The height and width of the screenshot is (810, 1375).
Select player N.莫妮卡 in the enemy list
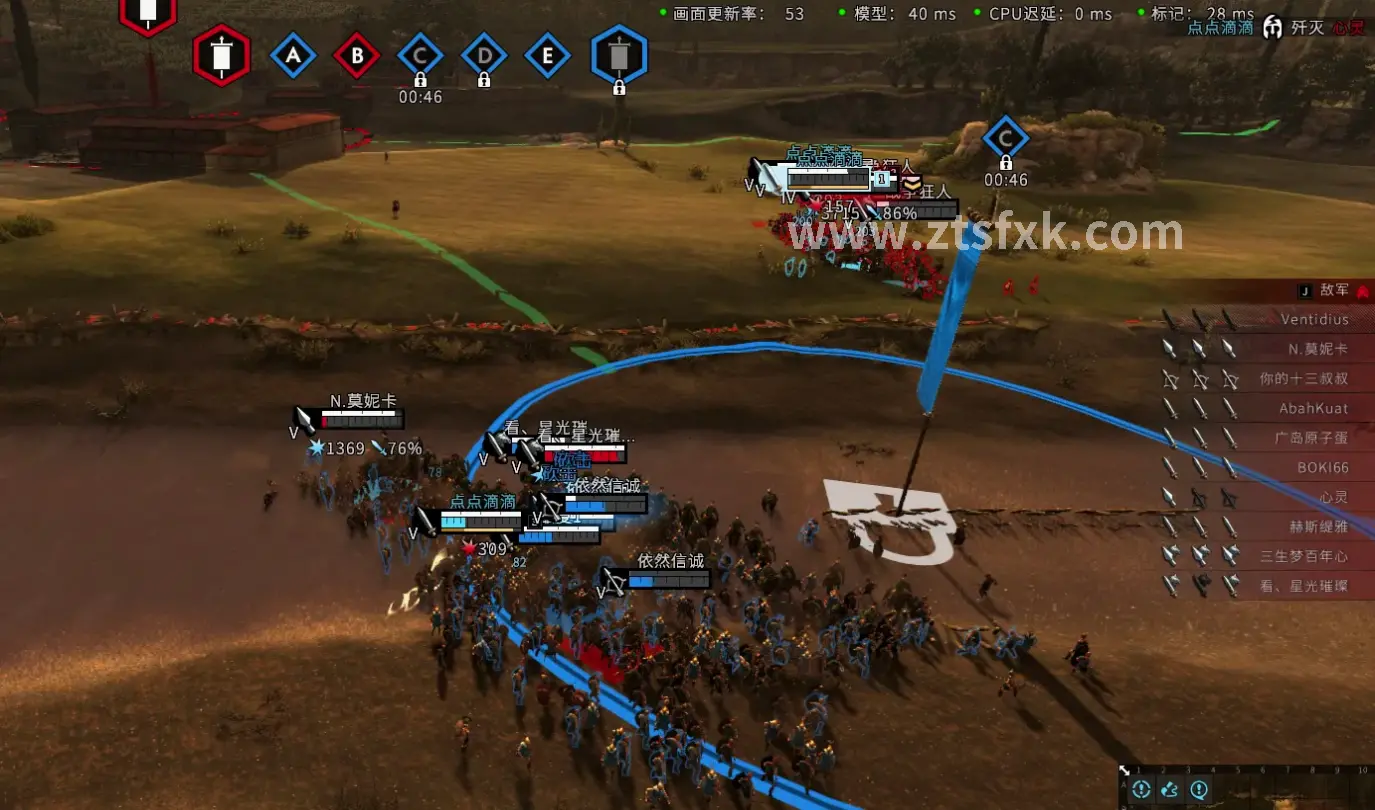tap(1317, 349)
